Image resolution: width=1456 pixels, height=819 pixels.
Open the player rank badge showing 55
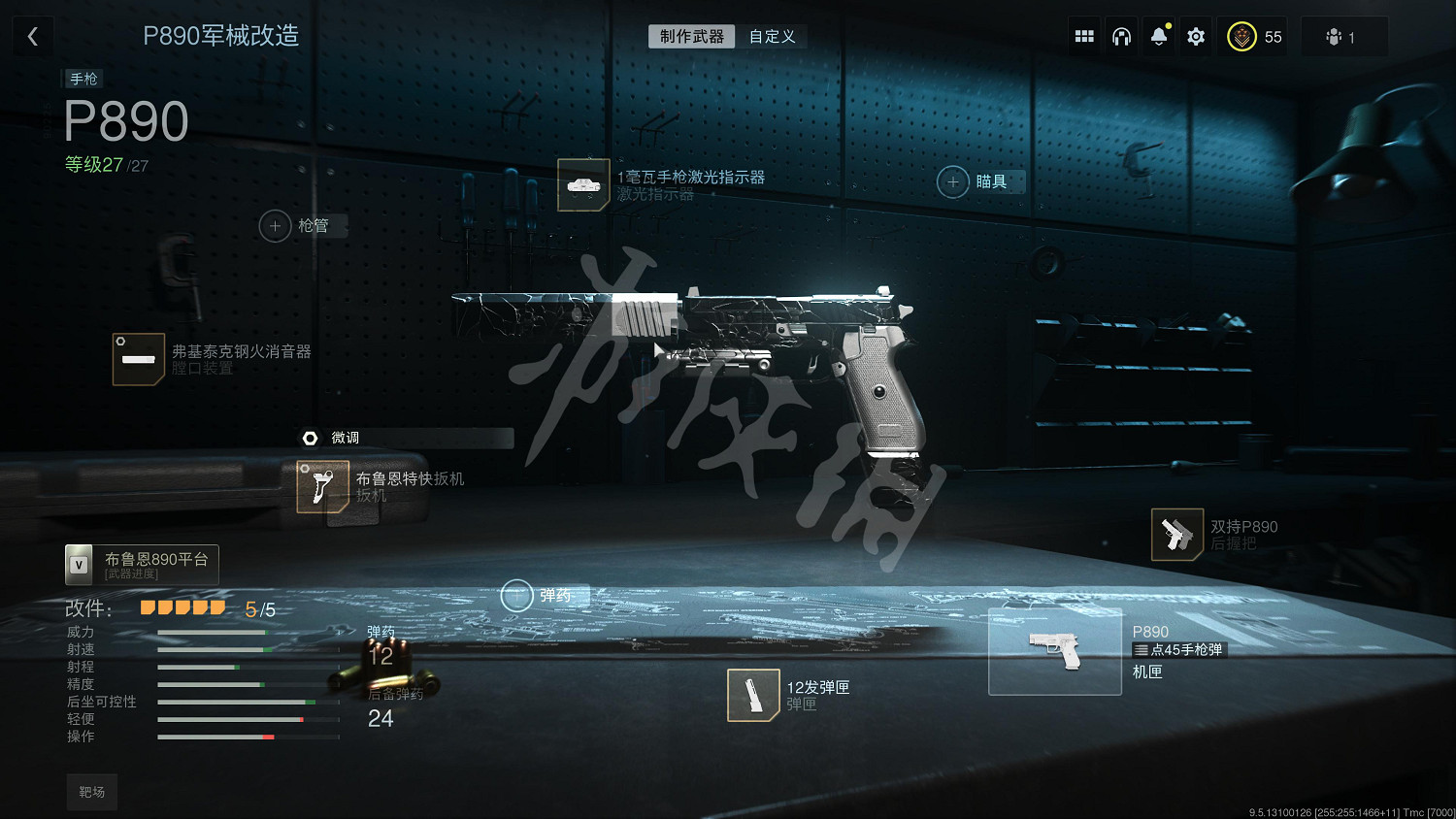[1255, 37]
